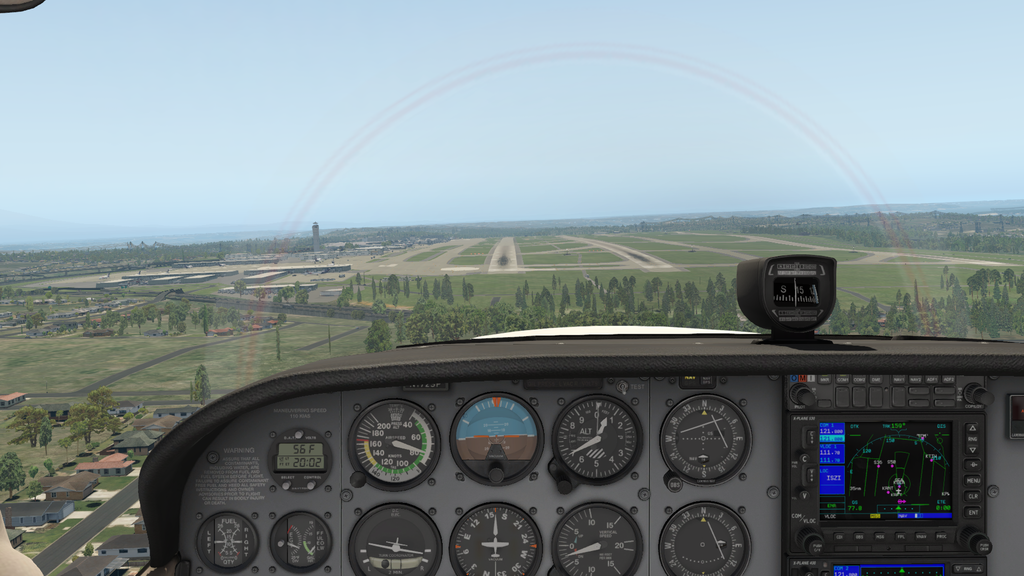Toggle COM1 on the audio panel
This screenshot has width=1024, height=576.
842,381
